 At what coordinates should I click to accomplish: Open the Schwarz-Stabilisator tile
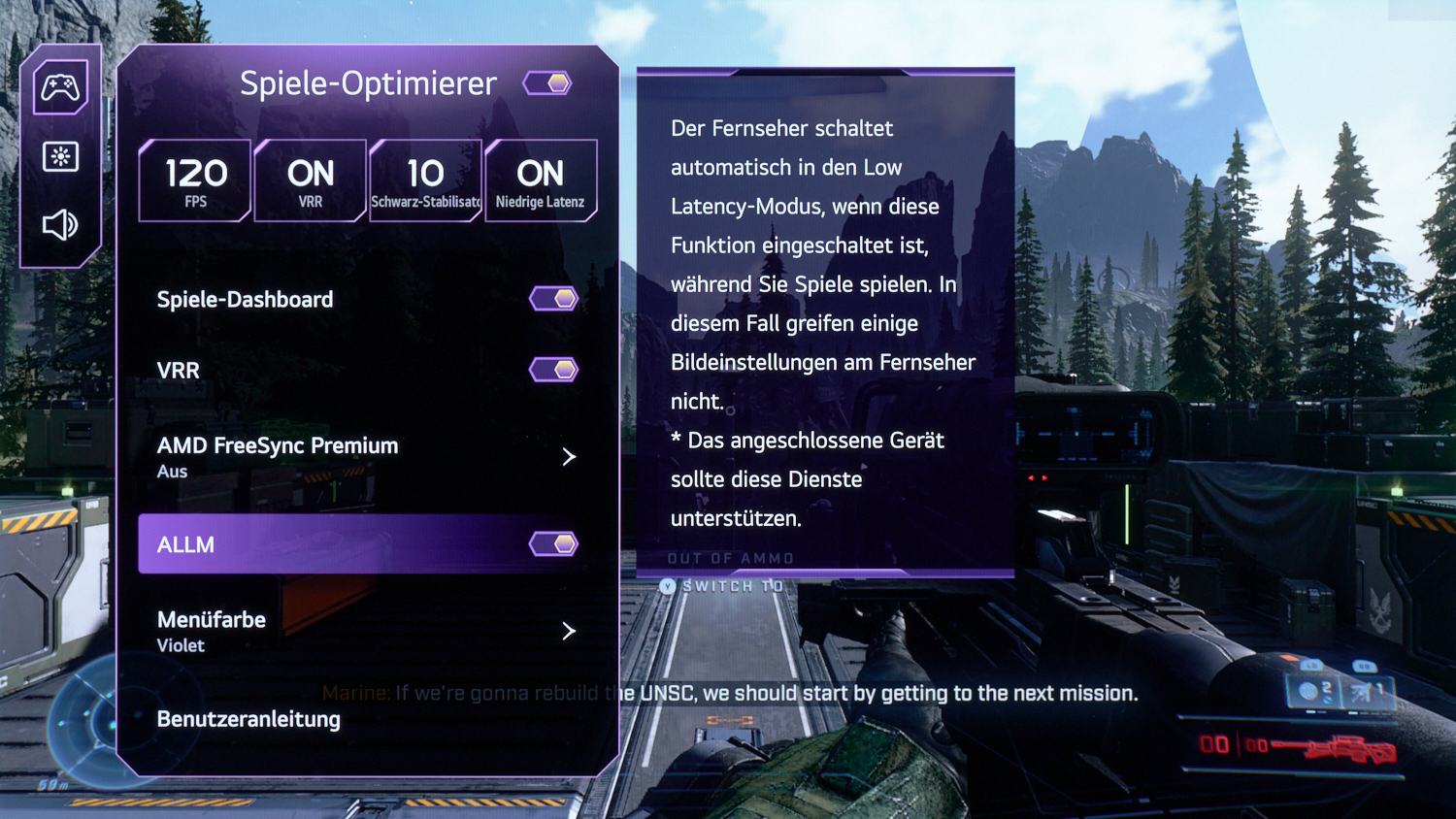(425, 181)
